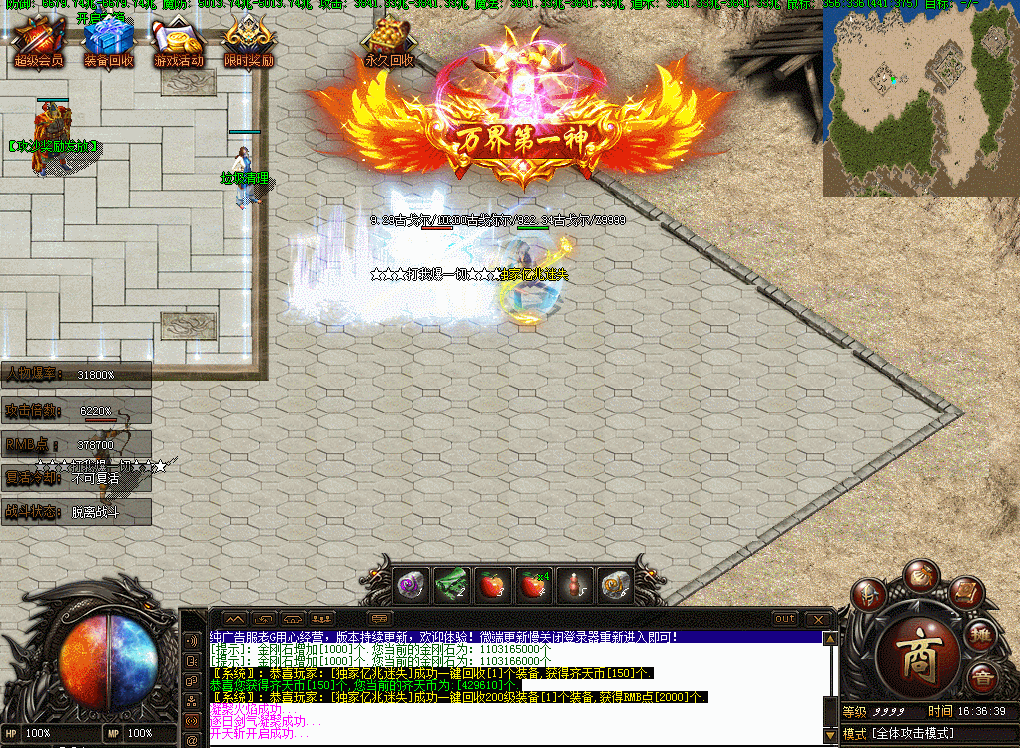Image resolution: width=1020 pixels, height=748 pixels.
Task: Open the 装备回收 equipment recycle icon
Action: point(108,41)
